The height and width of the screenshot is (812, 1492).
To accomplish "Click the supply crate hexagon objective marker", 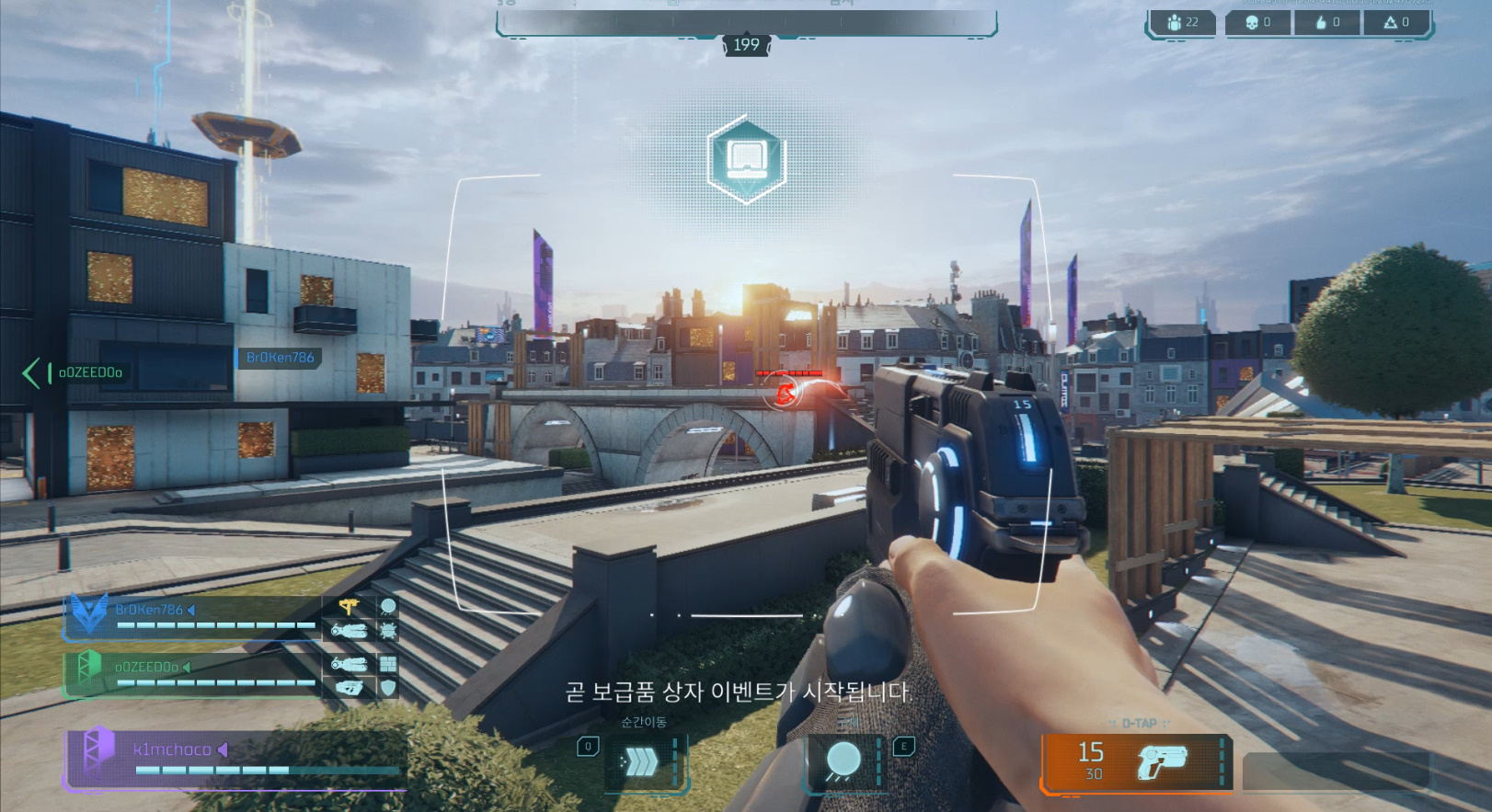I will coord(746,160).
